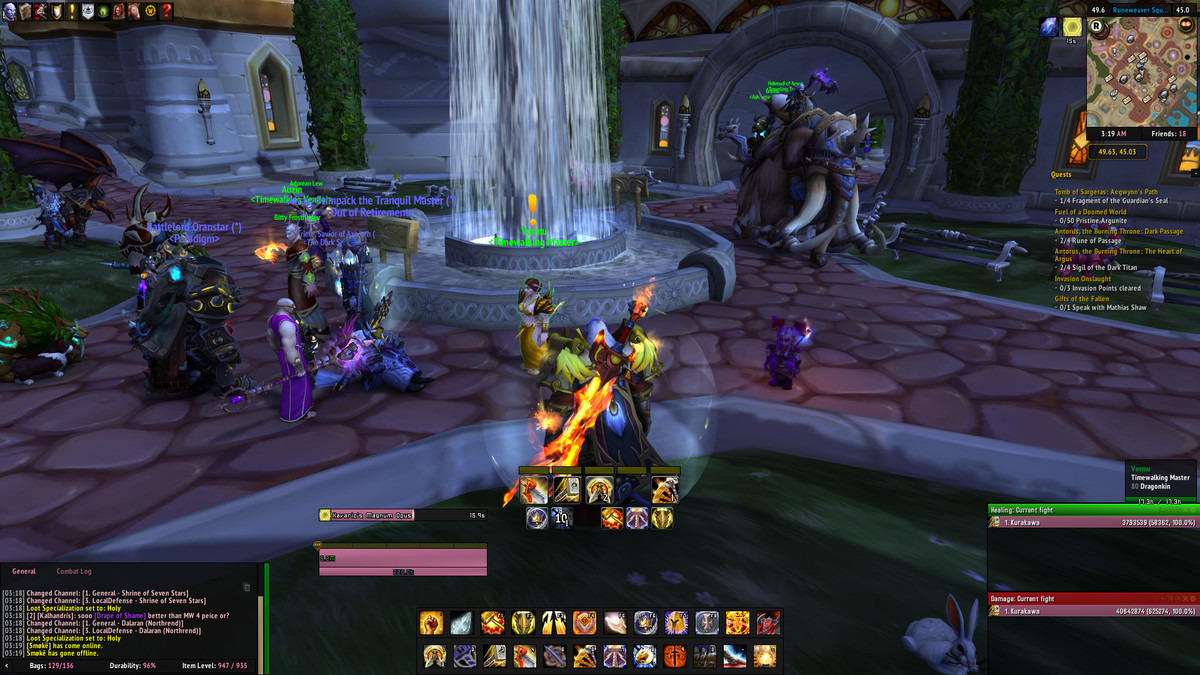Switch to the General chat tab
Image resolution: width=1200 pixels, height=675 pixels.
24,571
